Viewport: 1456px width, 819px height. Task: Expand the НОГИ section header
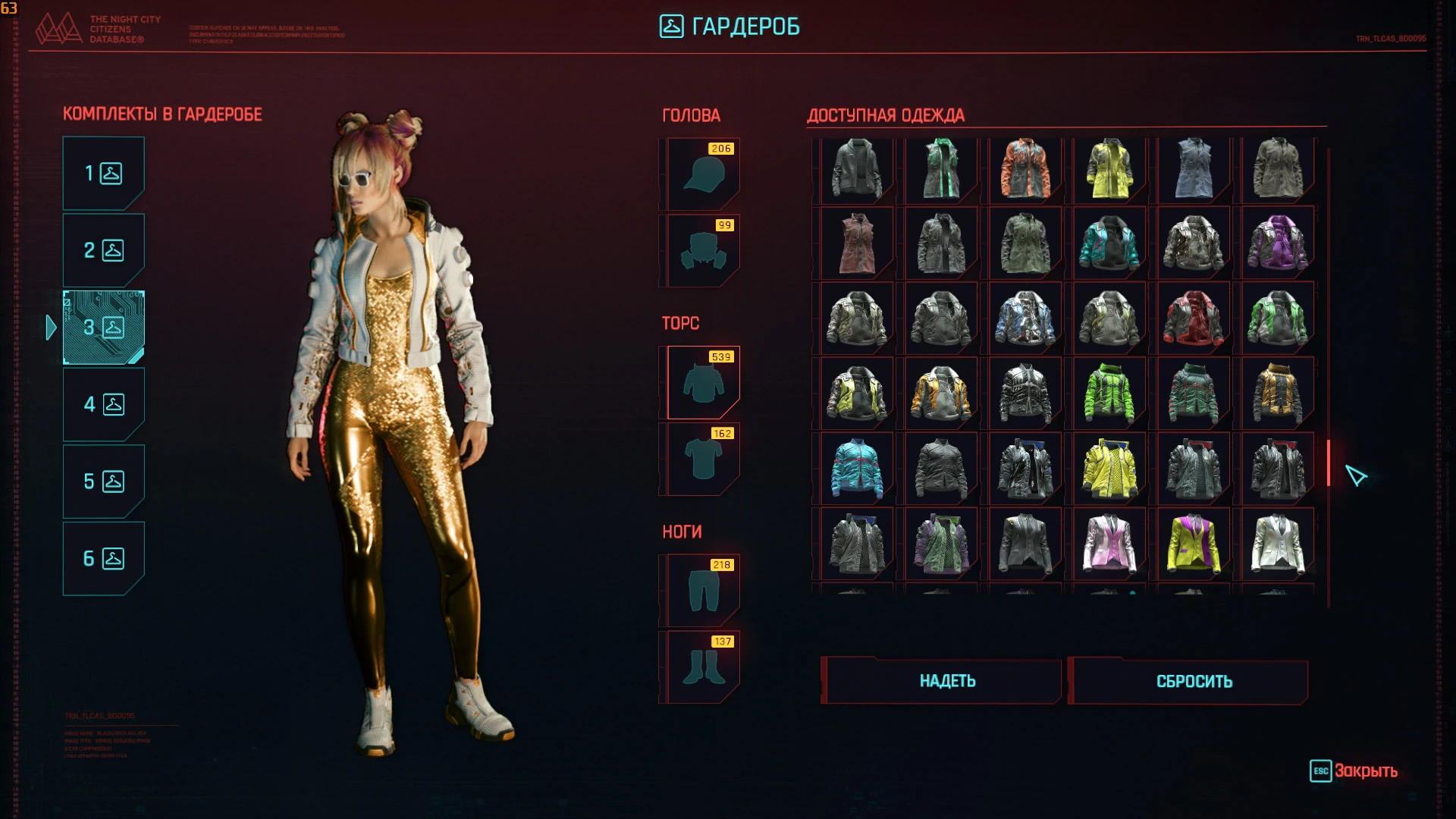coord(681,532)
